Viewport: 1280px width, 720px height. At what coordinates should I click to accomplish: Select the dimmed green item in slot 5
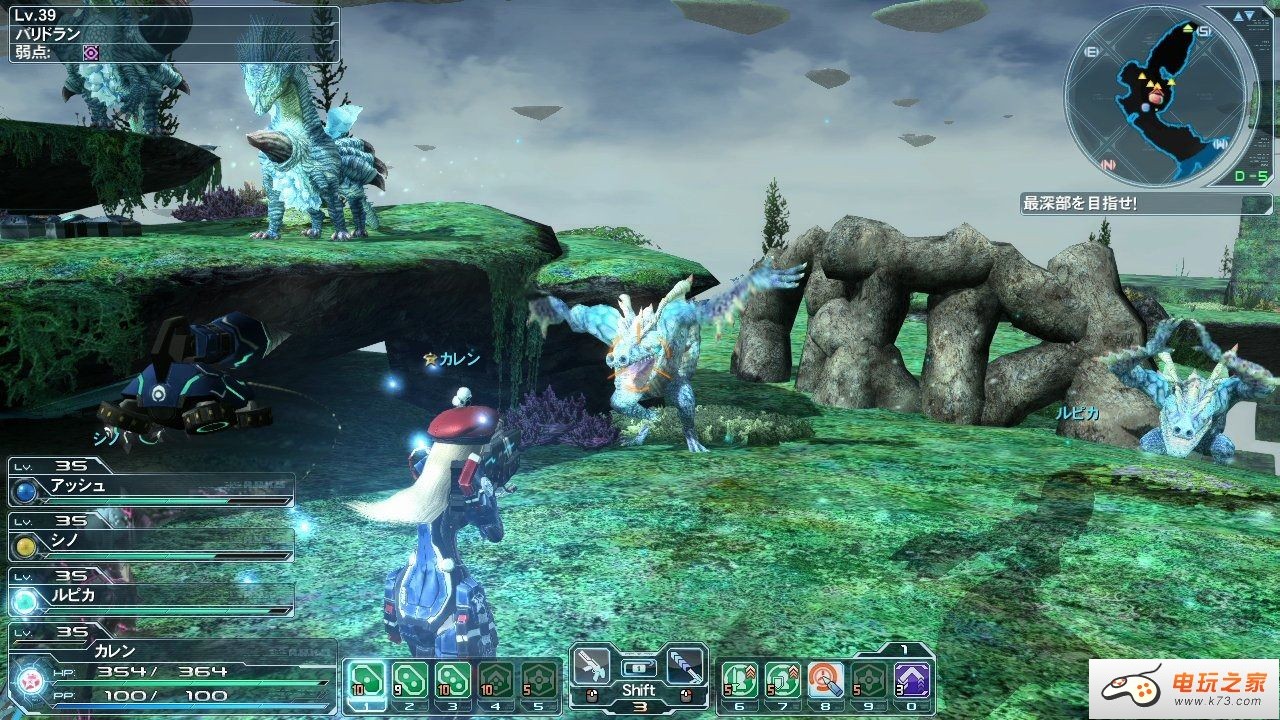[540, 681]
